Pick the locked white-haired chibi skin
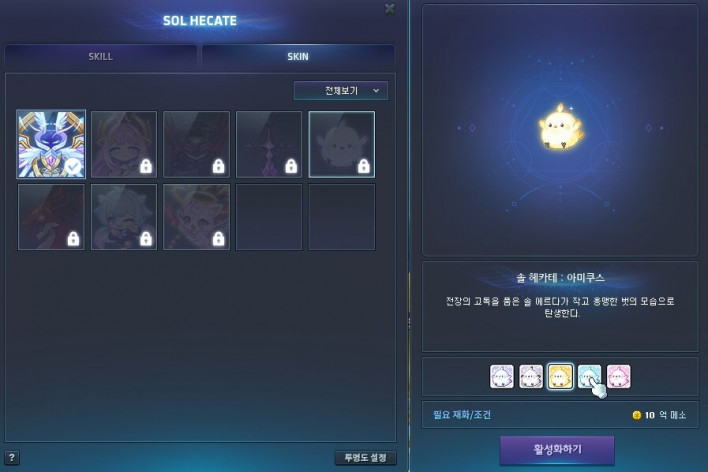The width and height of the screenshot is (708, 472). [124, 216]
